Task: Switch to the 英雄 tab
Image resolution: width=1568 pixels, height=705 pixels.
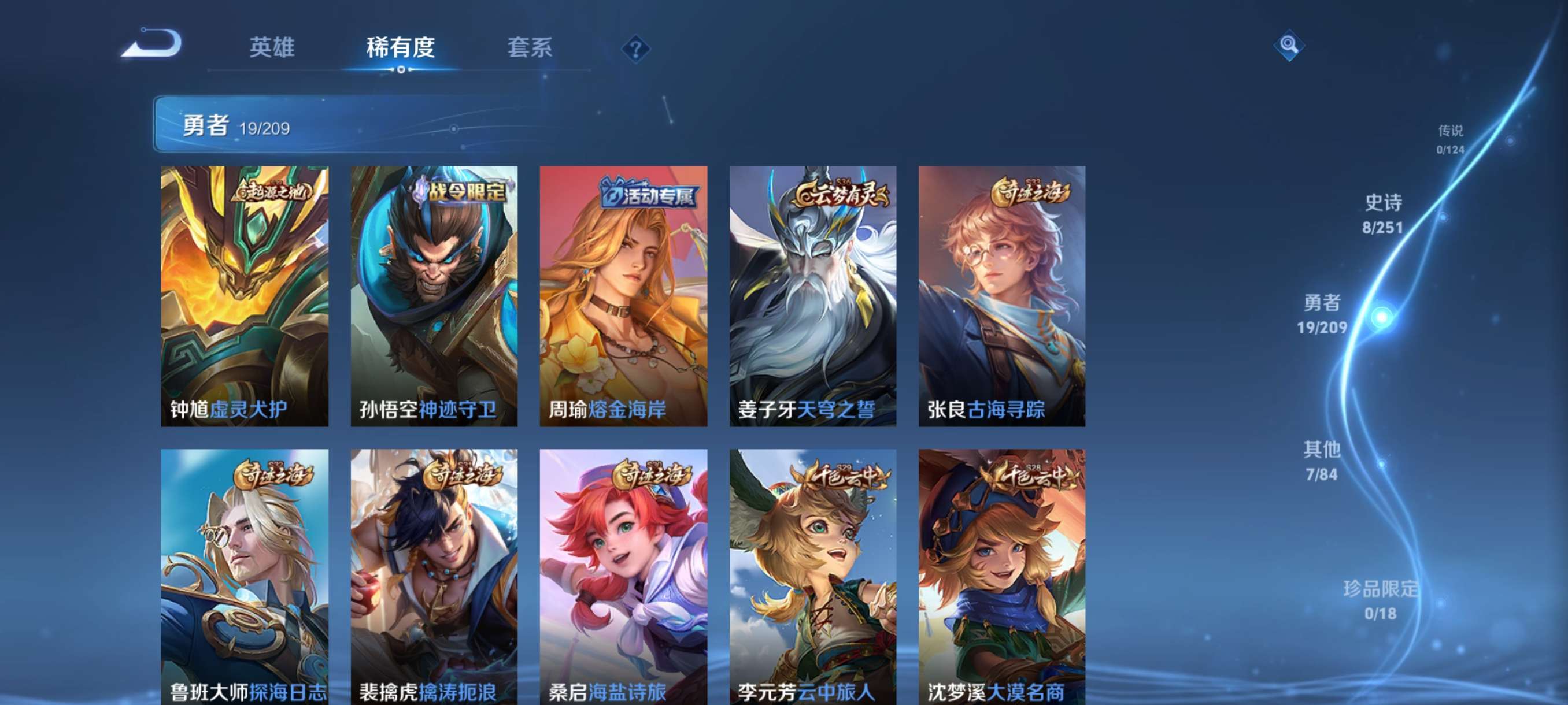Action: coord(272,47)
